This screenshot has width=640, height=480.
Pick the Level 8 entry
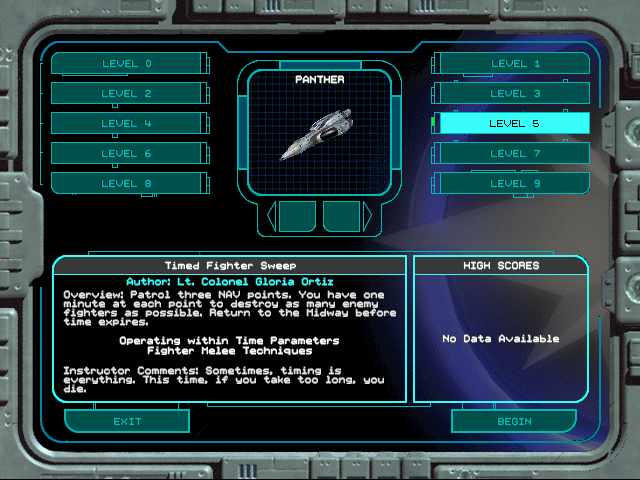click(x=126, y=183)
